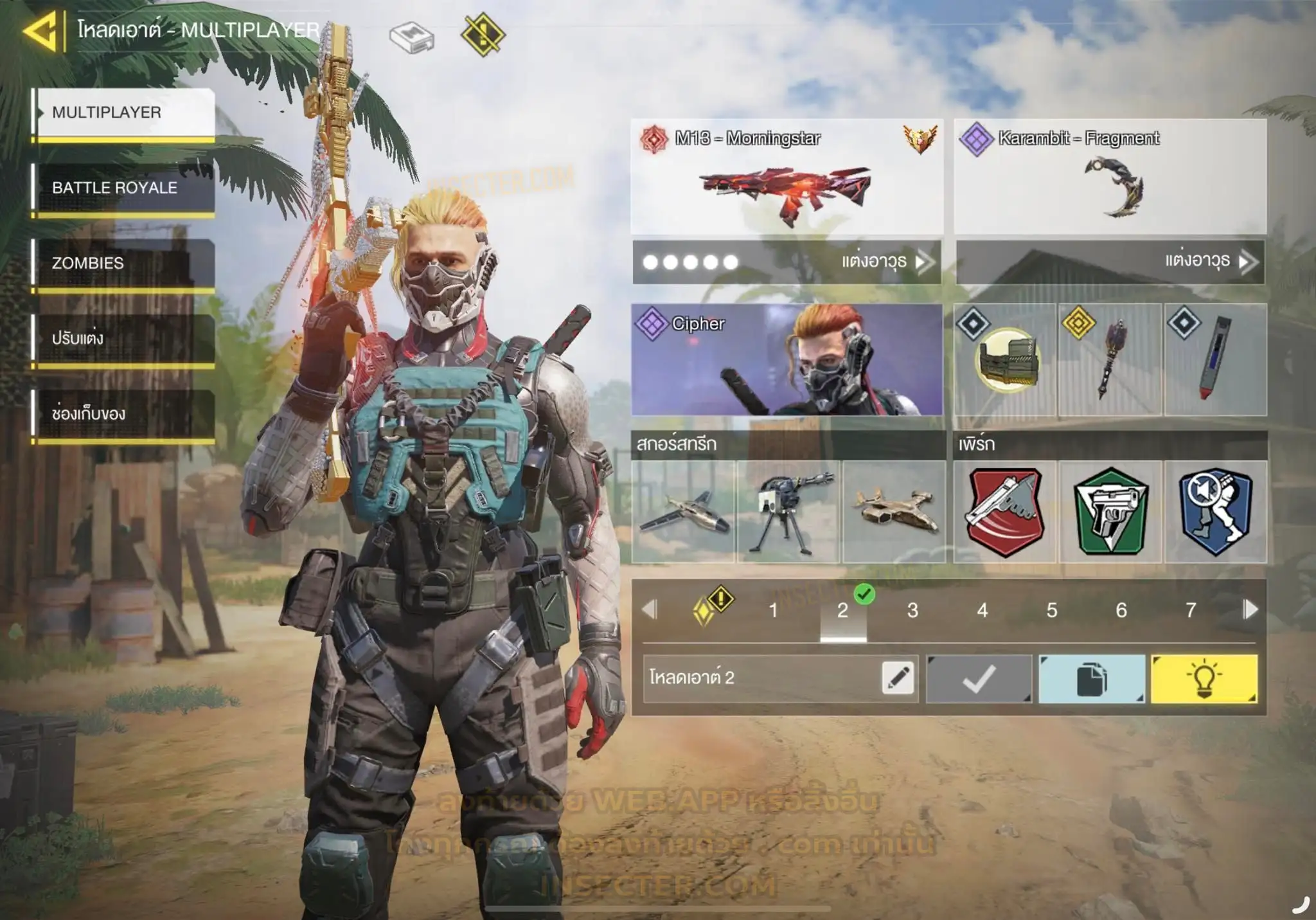
Task: Go back using the yellow arrow
Action: (x=40, y=30)
